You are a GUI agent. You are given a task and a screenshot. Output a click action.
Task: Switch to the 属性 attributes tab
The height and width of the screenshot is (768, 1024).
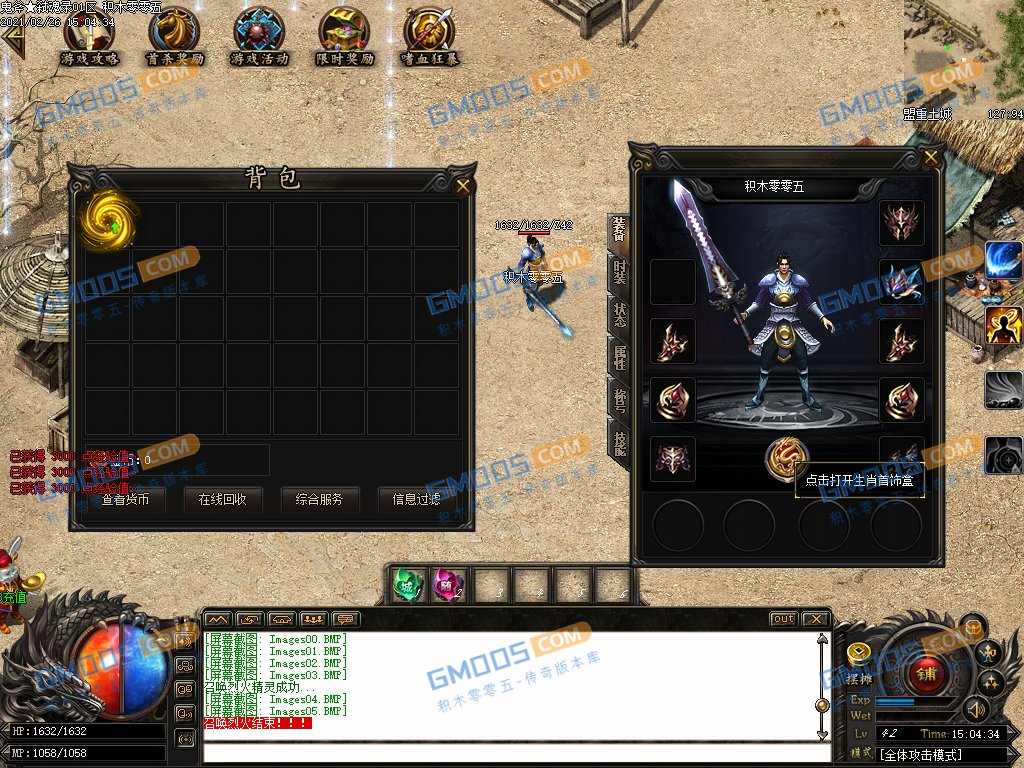619,356
